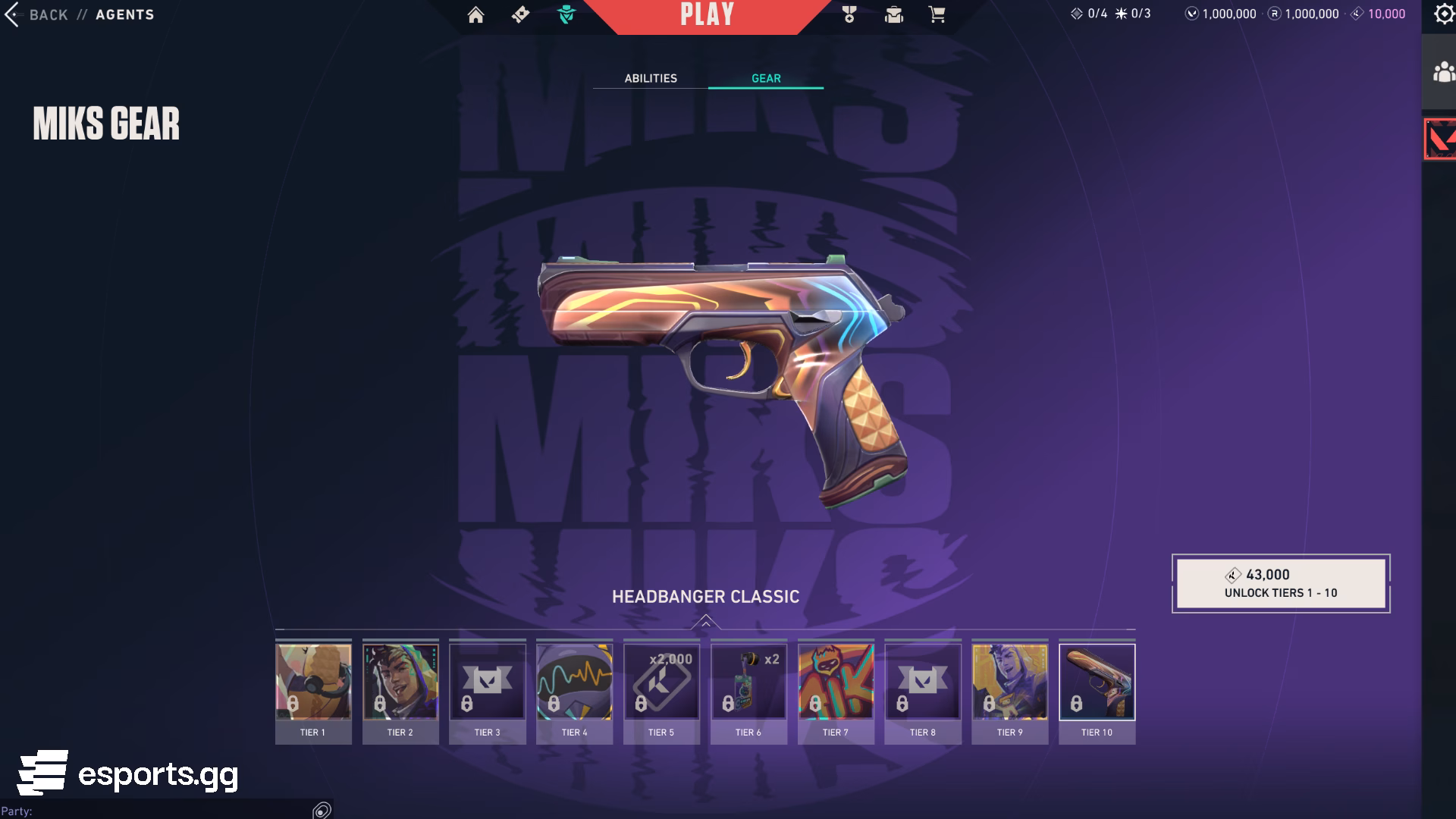
Task: Click the PLAY button
Action: pos(708,15)
